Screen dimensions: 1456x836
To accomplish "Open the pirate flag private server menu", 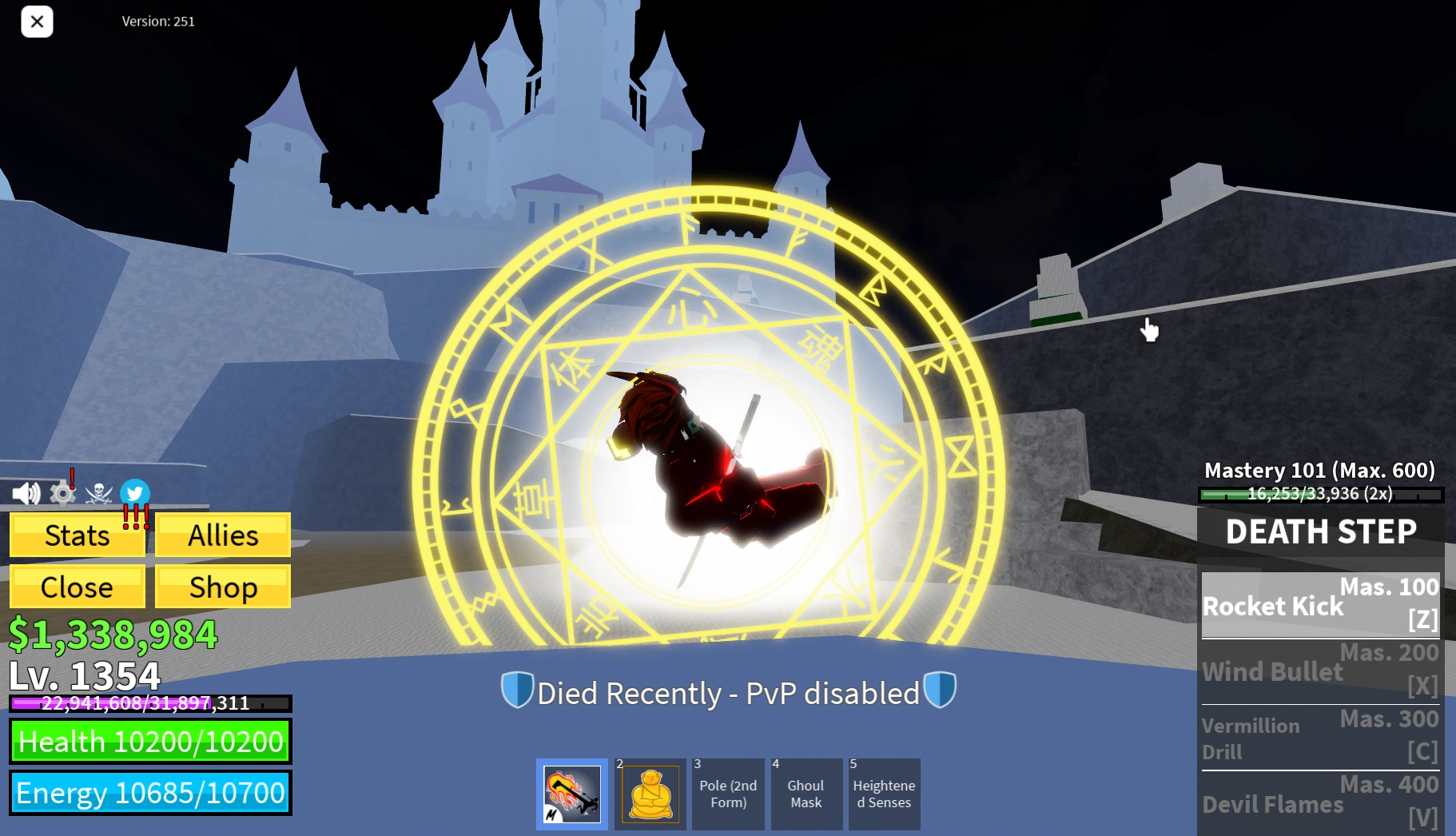I will (x=97, y=493).
